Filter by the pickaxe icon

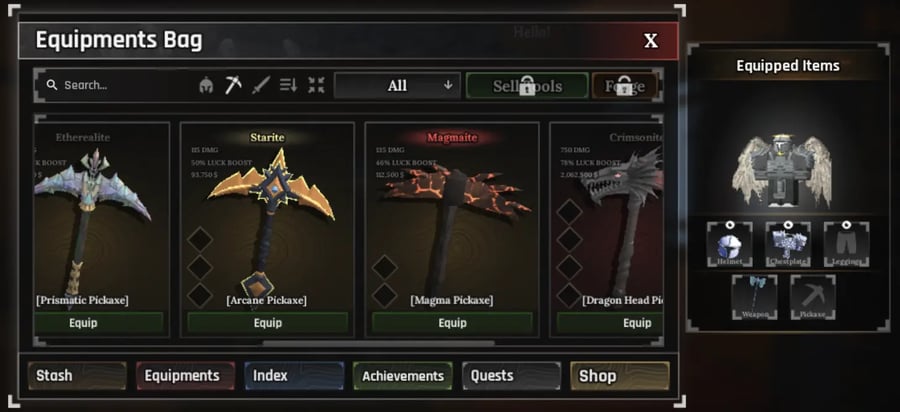tap(234, 86)
